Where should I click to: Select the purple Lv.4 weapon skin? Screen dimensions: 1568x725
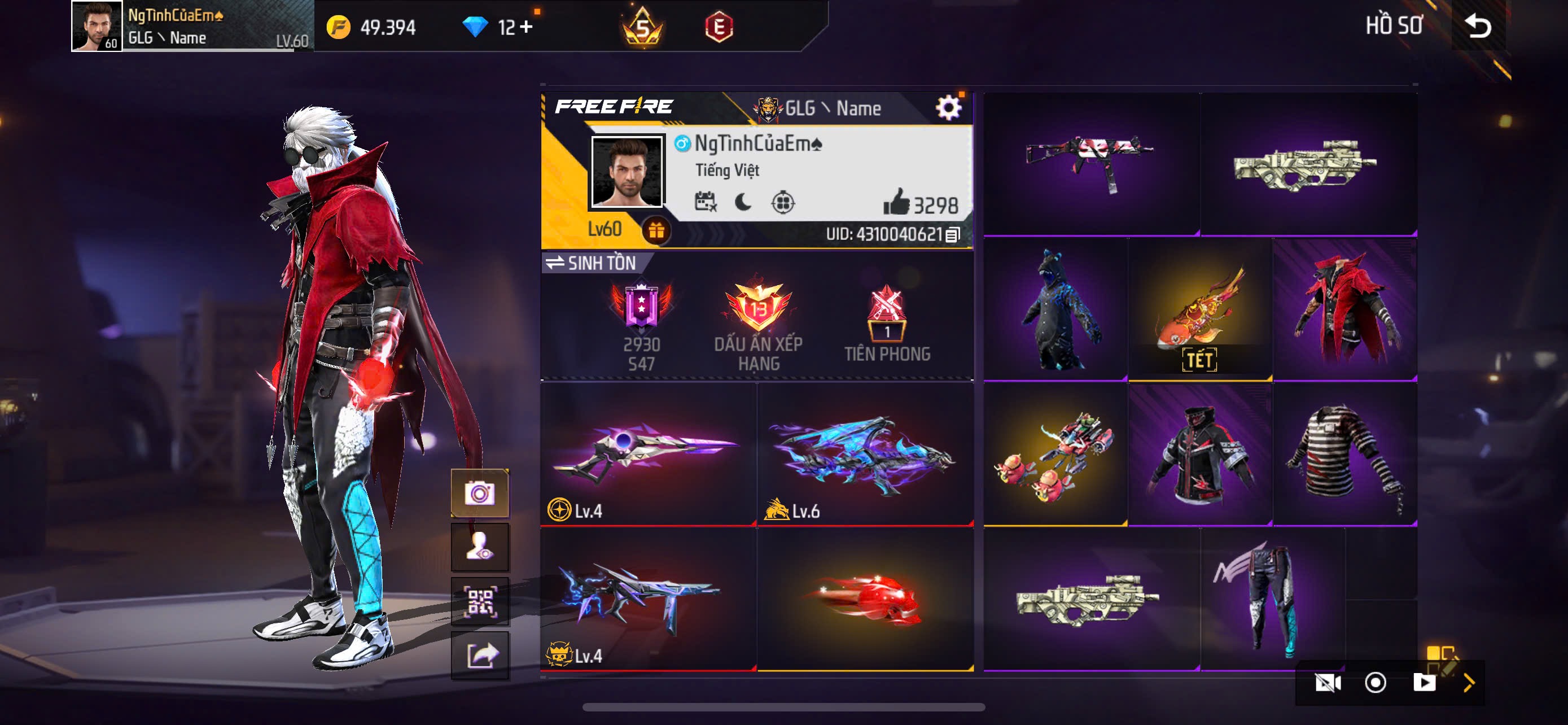[647, 453]
